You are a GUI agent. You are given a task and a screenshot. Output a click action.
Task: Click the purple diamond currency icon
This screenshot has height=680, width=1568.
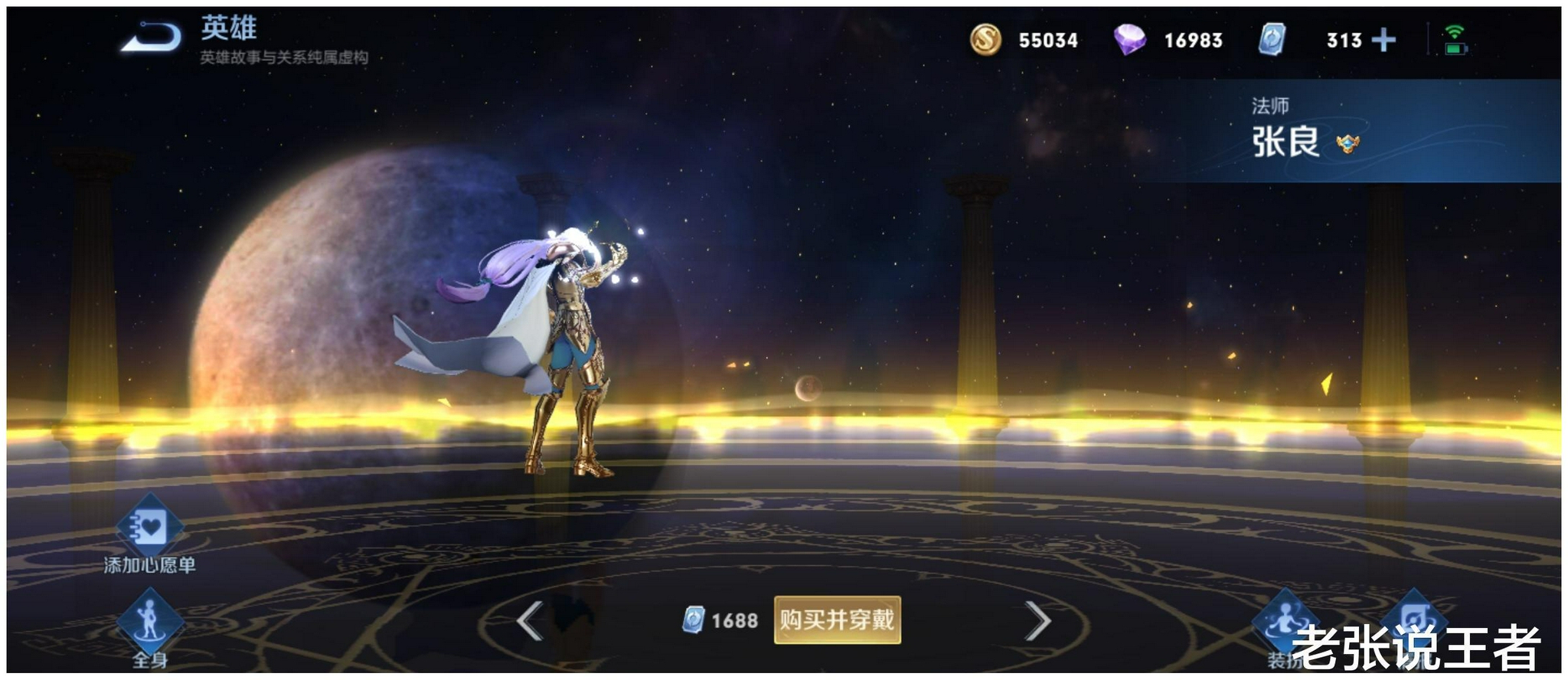point(1129,40)
